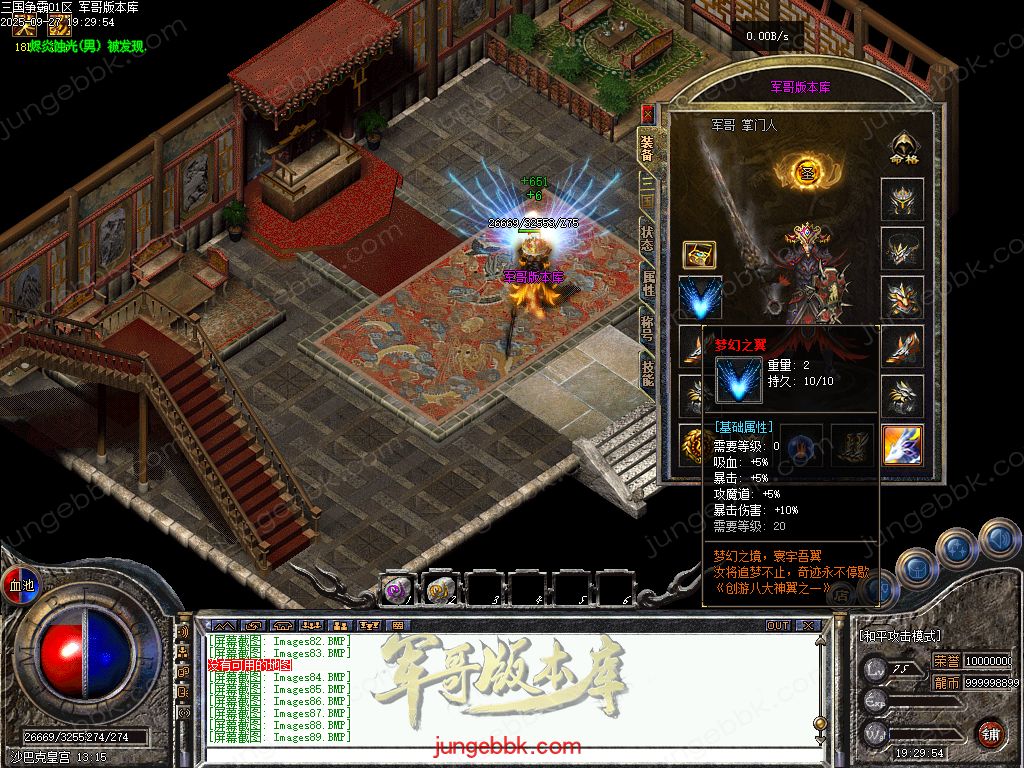Close the character equipment panel
This screenshot has height=768, width=1024.
tap(647, 113)
